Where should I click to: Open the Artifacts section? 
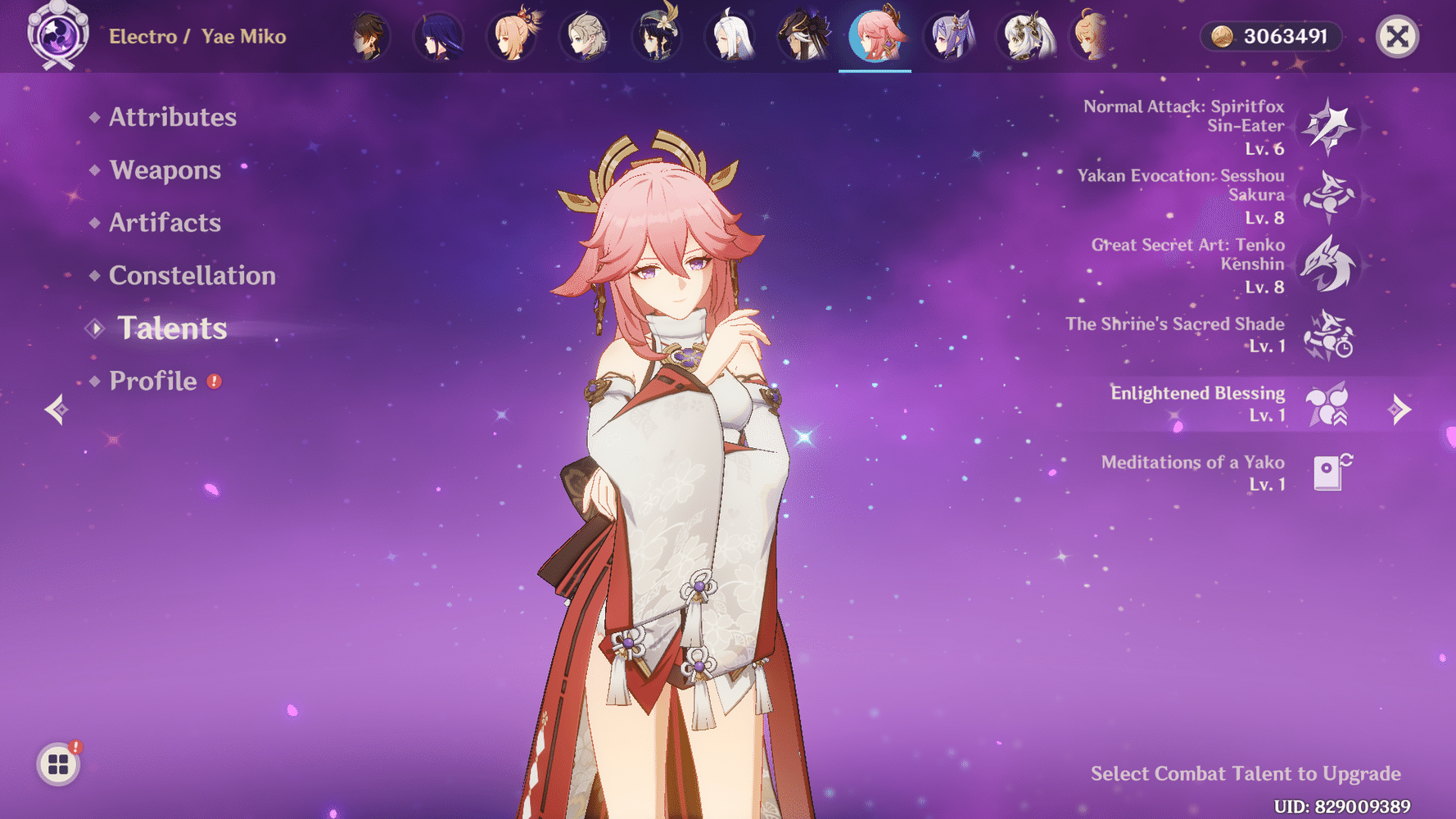165,223
